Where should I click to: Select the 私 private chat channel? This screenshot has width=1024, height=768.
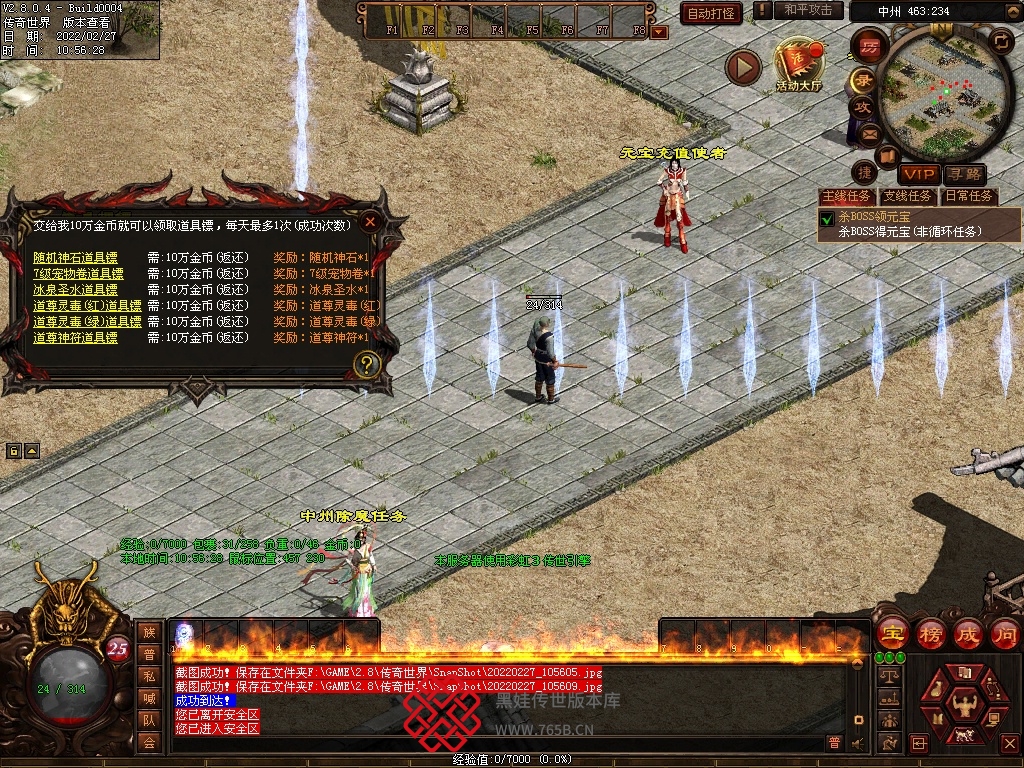click(x=149, y=675)
